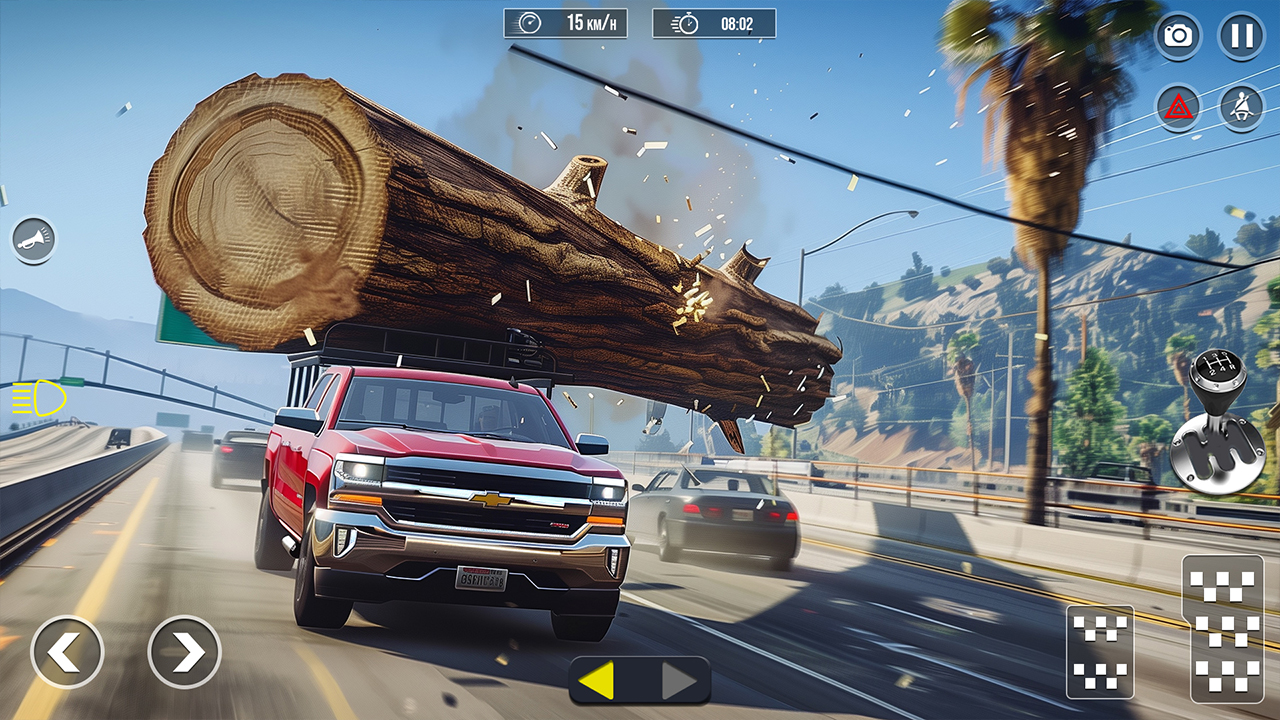Screen dimensions: 1280x720
Task: Pause the game
Action: [x=1241, y=36]
